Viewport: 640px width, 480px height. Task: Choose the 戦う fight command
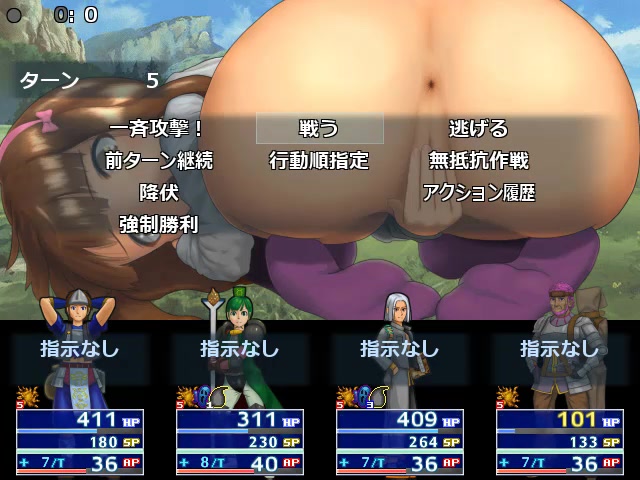319,128
